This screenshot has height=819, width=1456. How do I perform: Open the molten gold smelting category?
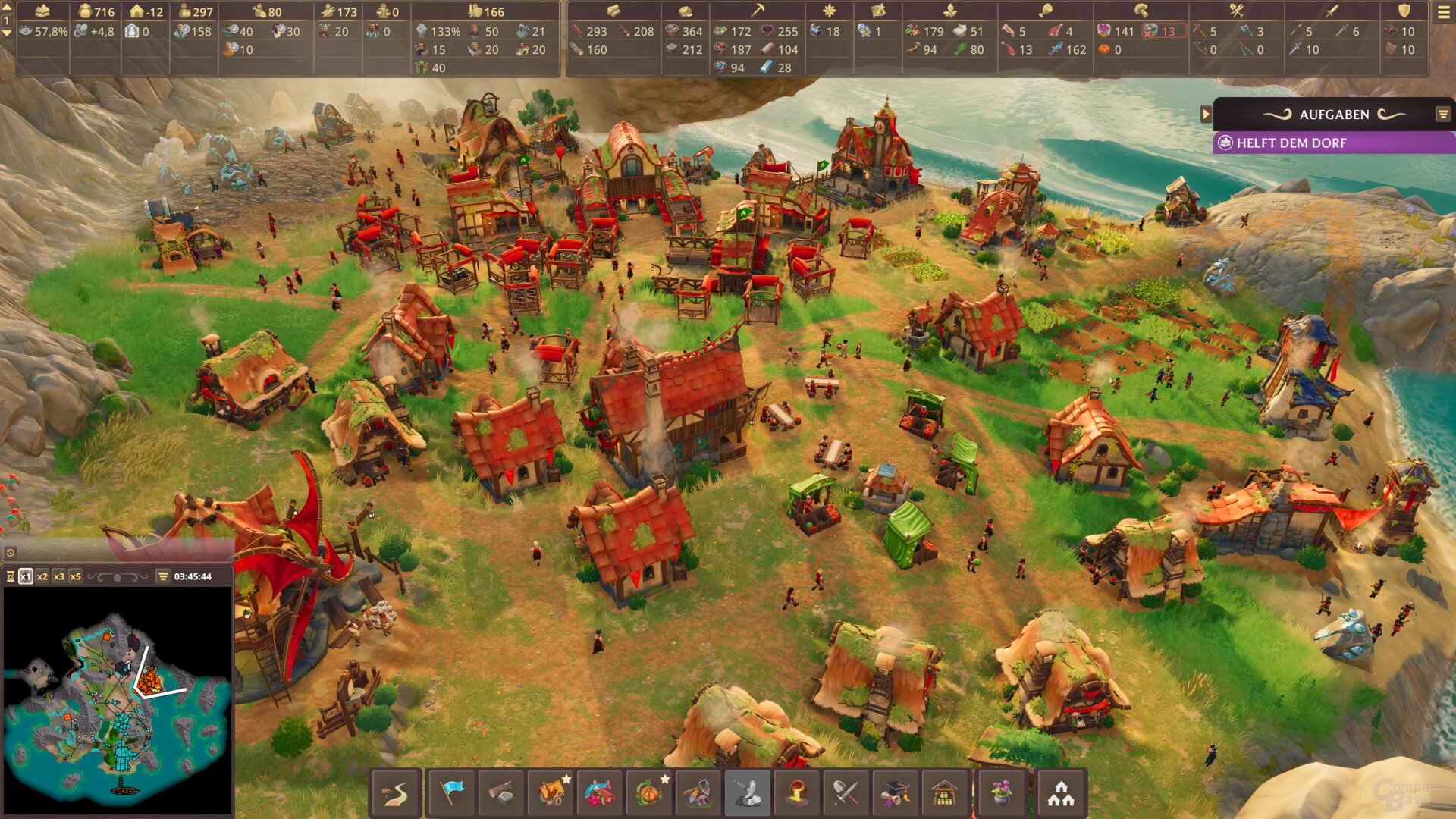(x=797, y=793)
